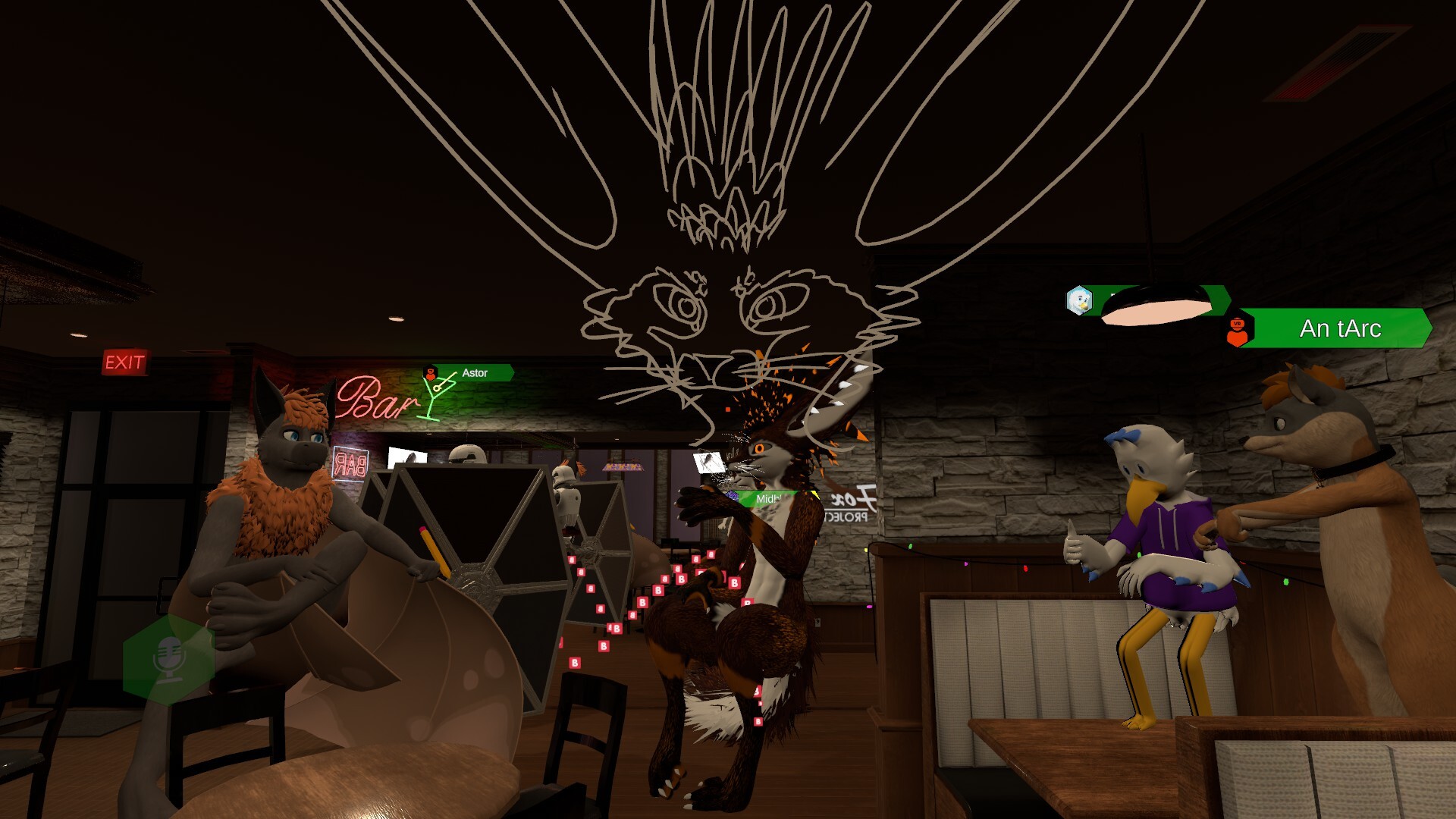Select the Astor player nameplate

coord(475,373)
